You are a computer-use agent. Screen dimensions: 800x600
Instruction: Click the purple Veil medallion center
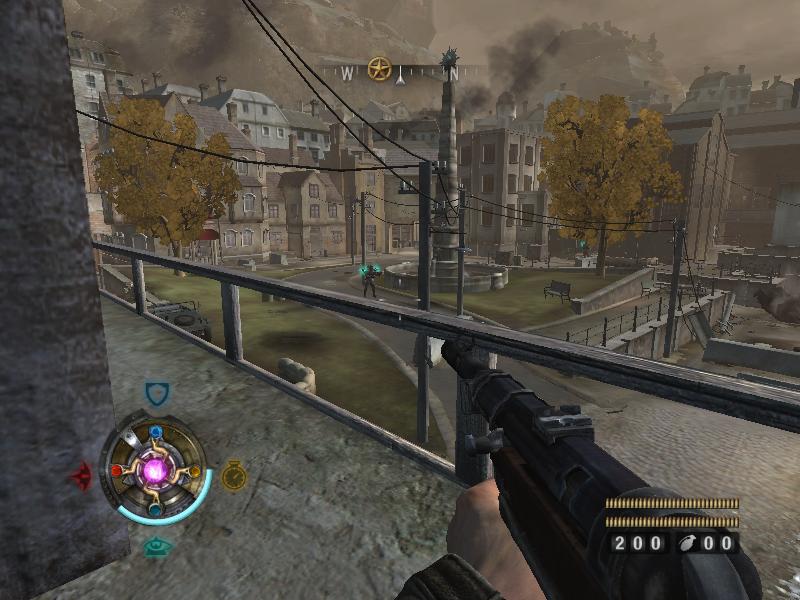point(156,469)
